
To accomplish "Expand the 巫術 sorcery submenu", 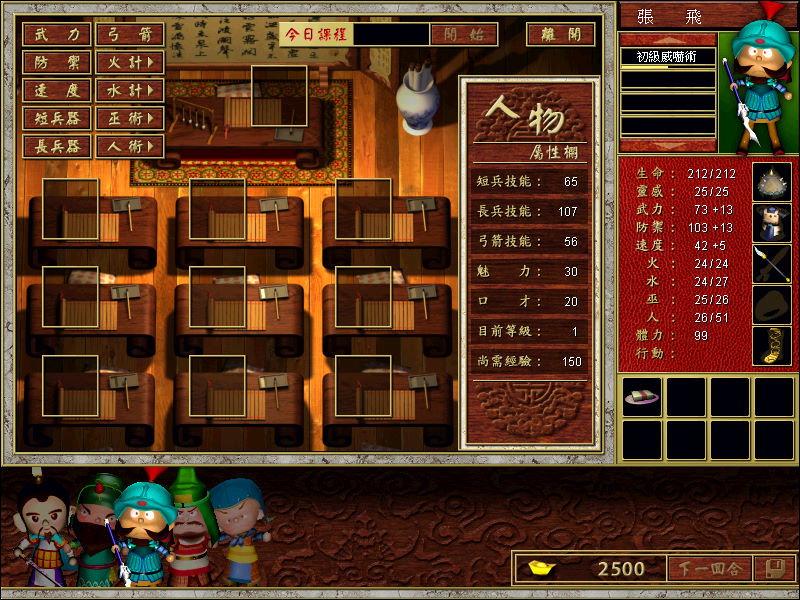I will (x=130, y=118).
